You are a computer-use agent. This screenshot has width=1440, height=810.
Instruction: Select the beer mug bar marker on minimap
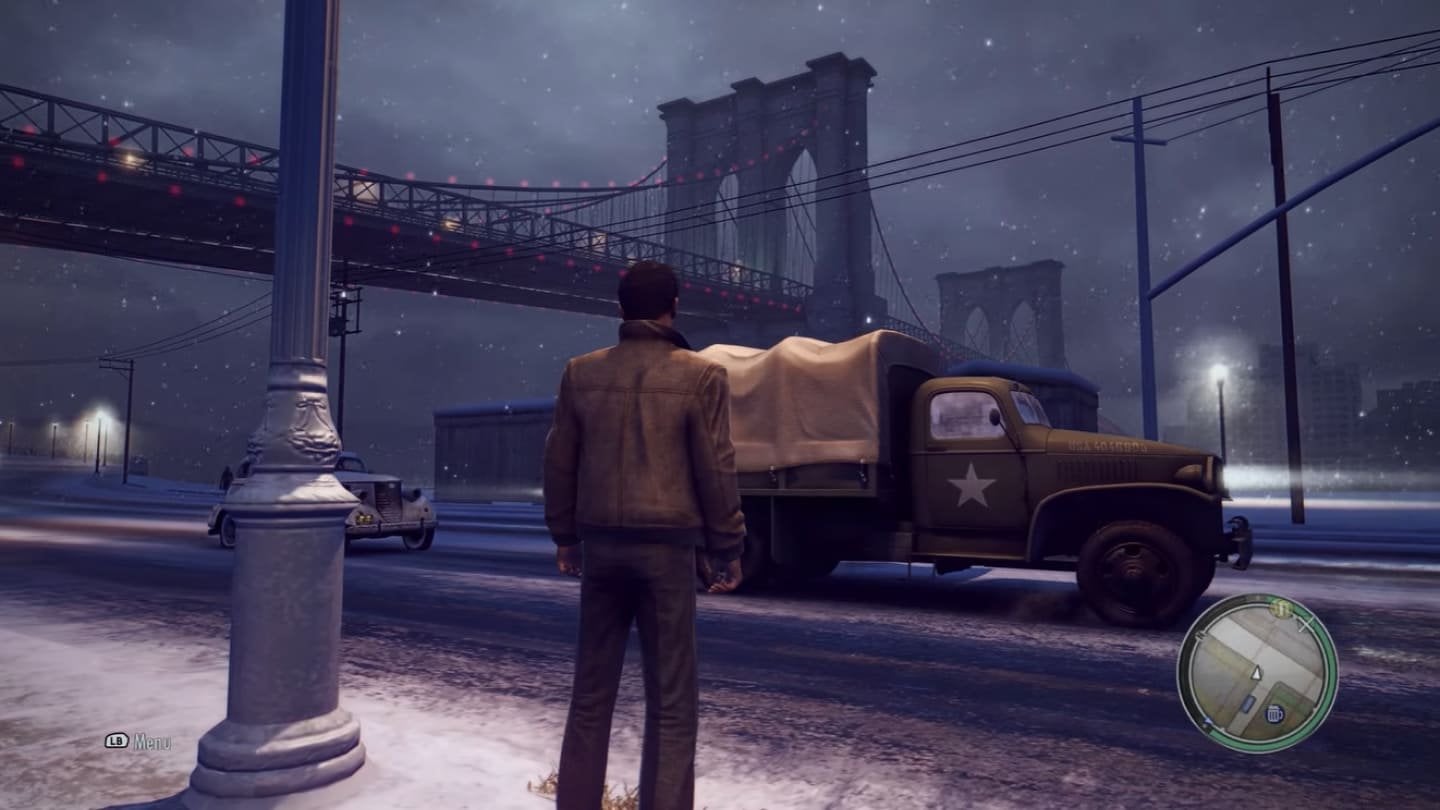click(x=1274, y=714)
